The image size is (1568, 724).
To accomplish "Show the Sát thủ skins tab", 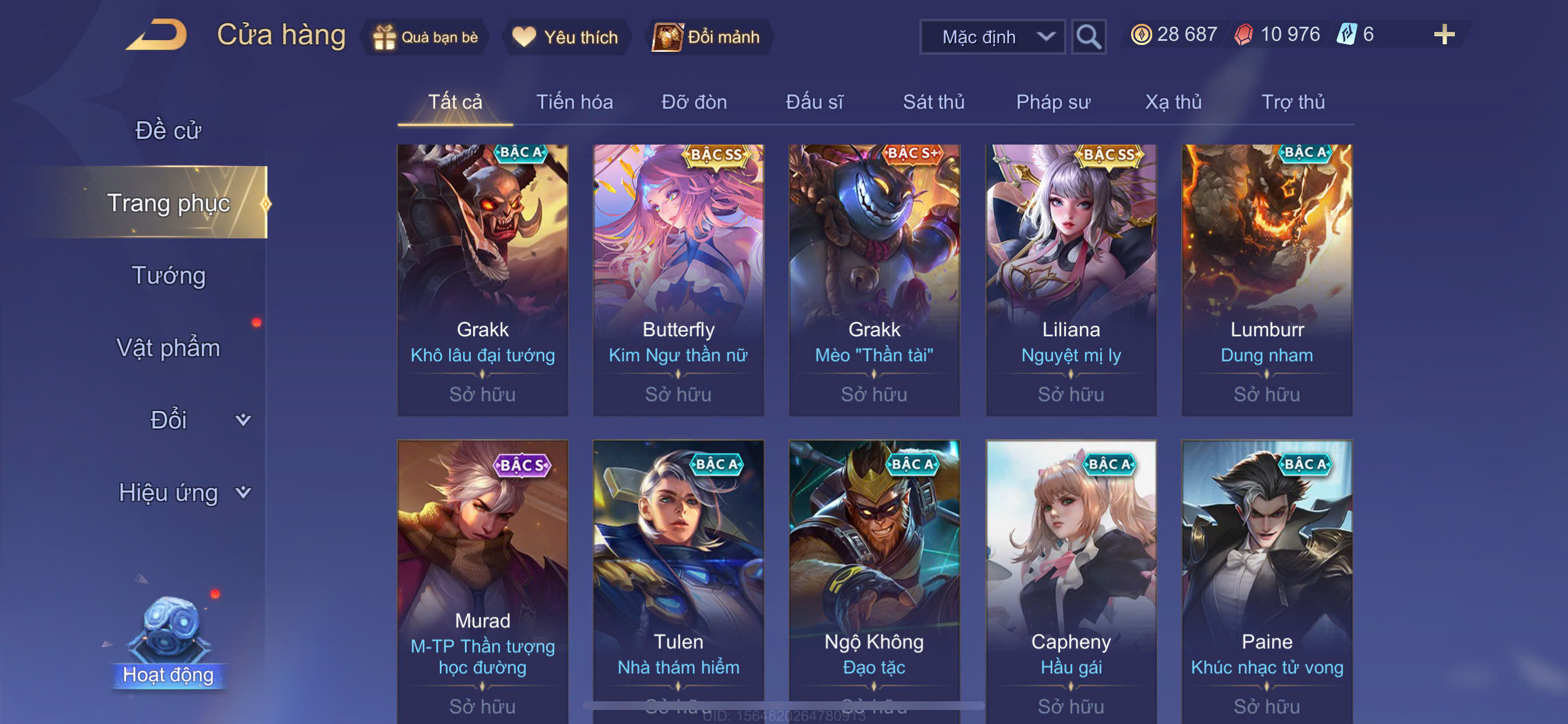I will (933, 102).
